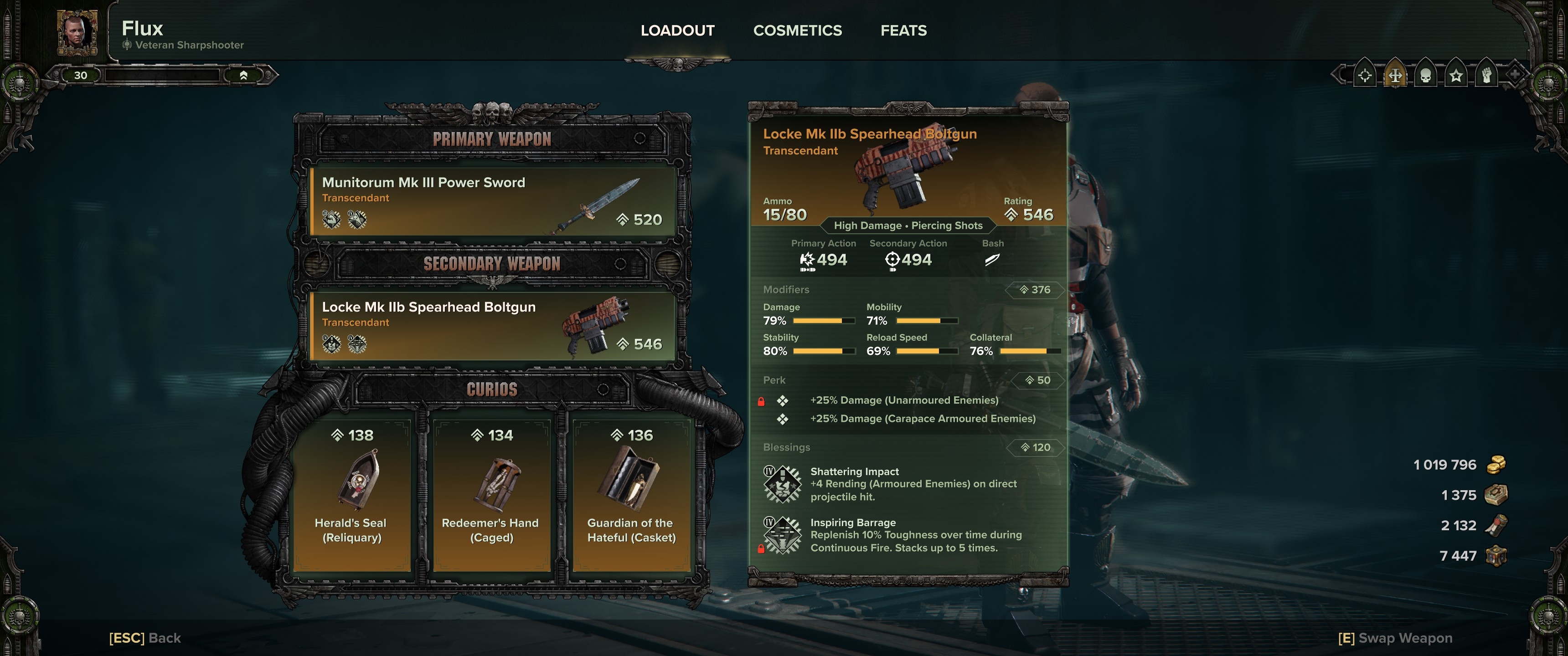Click the Back button

click(145, 638)
